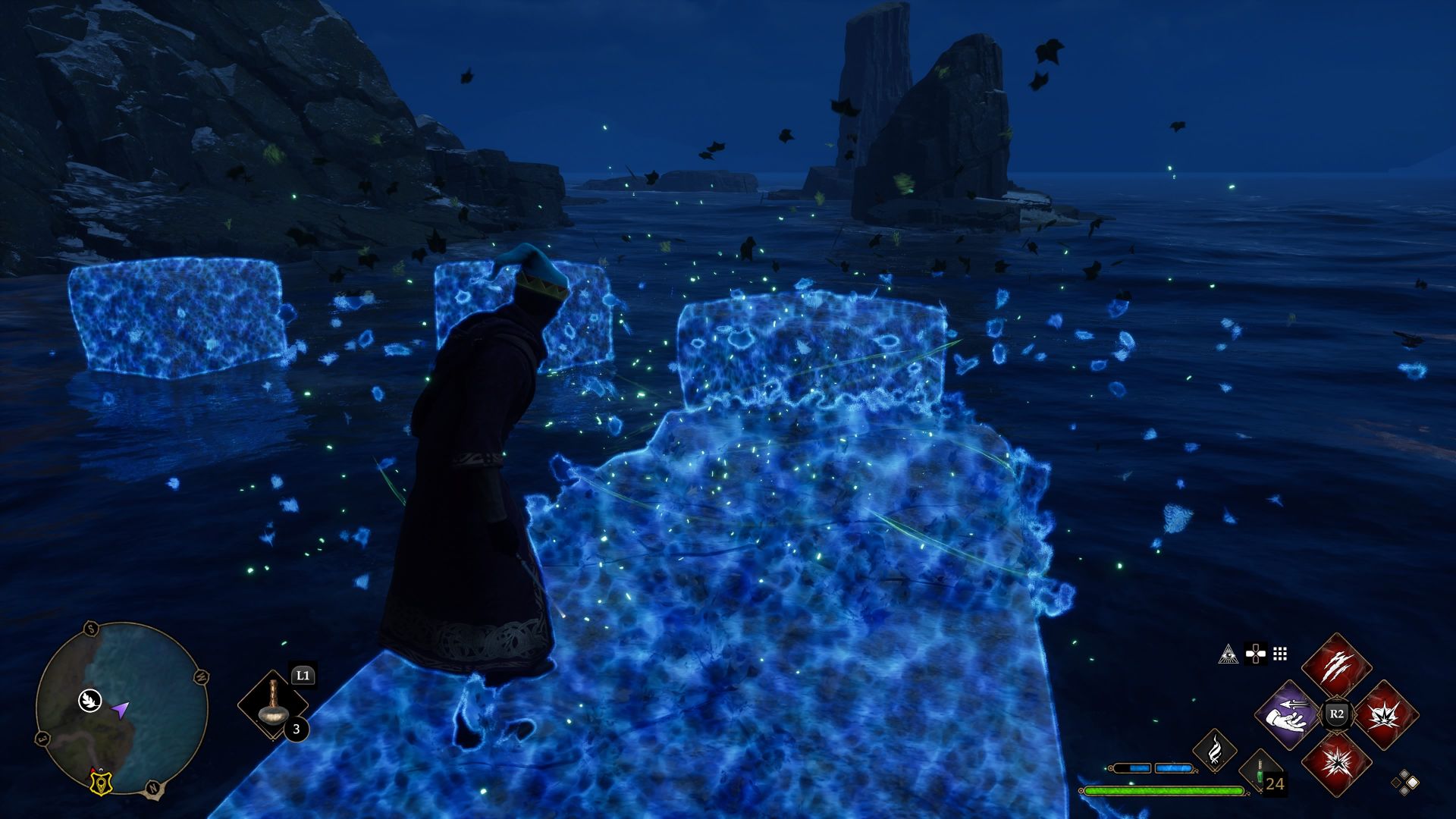This screenshot has width=1456, height=819.
Task: Click the yellow quest shield marker on minimap
Action: 98,783
